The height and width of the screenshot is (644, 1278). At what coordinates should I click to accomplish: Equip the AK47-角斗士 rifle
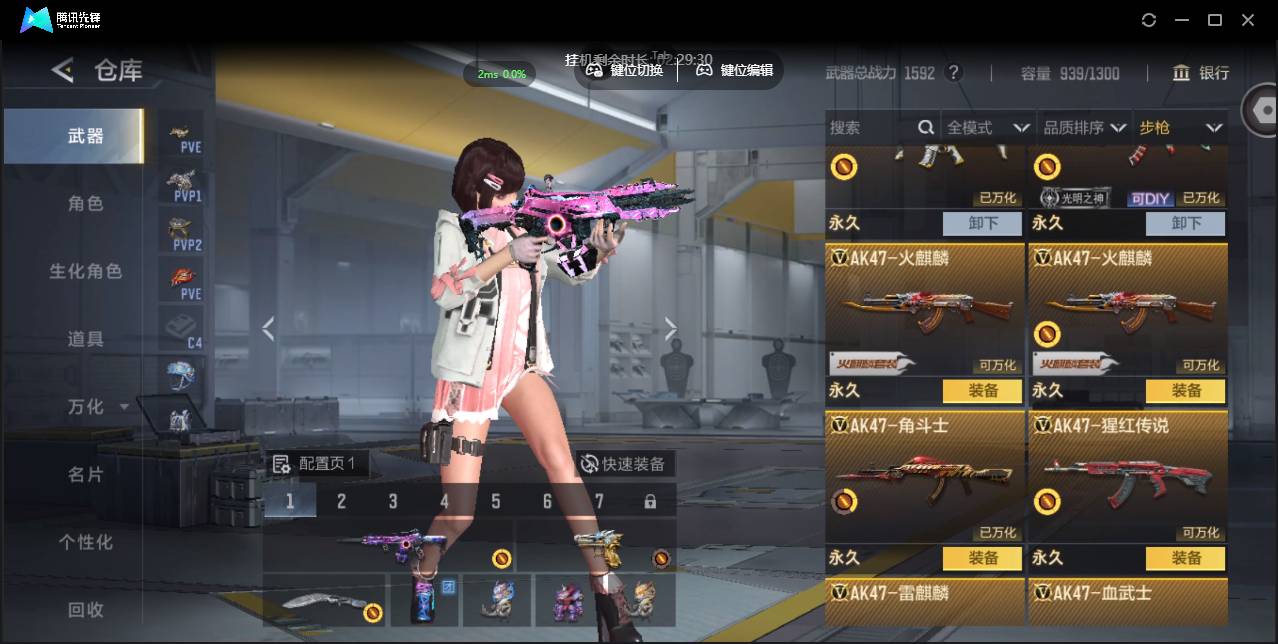coord(982,558)
